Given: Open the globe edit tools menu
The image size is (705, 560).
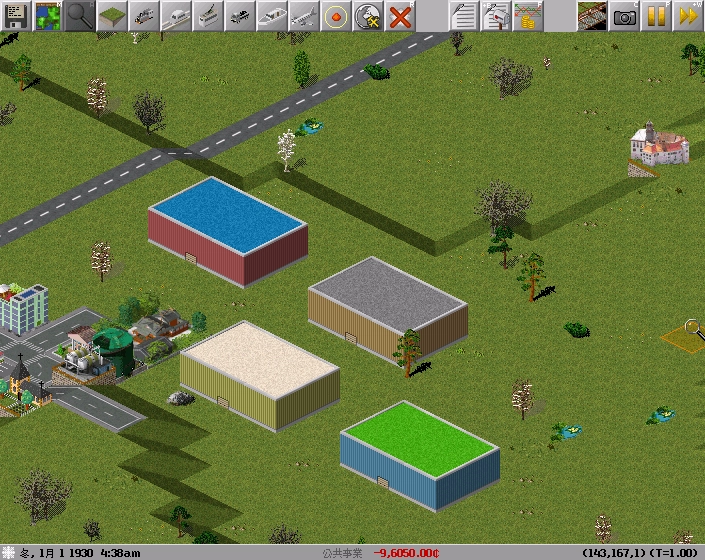Looking at the screenshot, I should coord(368,15).
